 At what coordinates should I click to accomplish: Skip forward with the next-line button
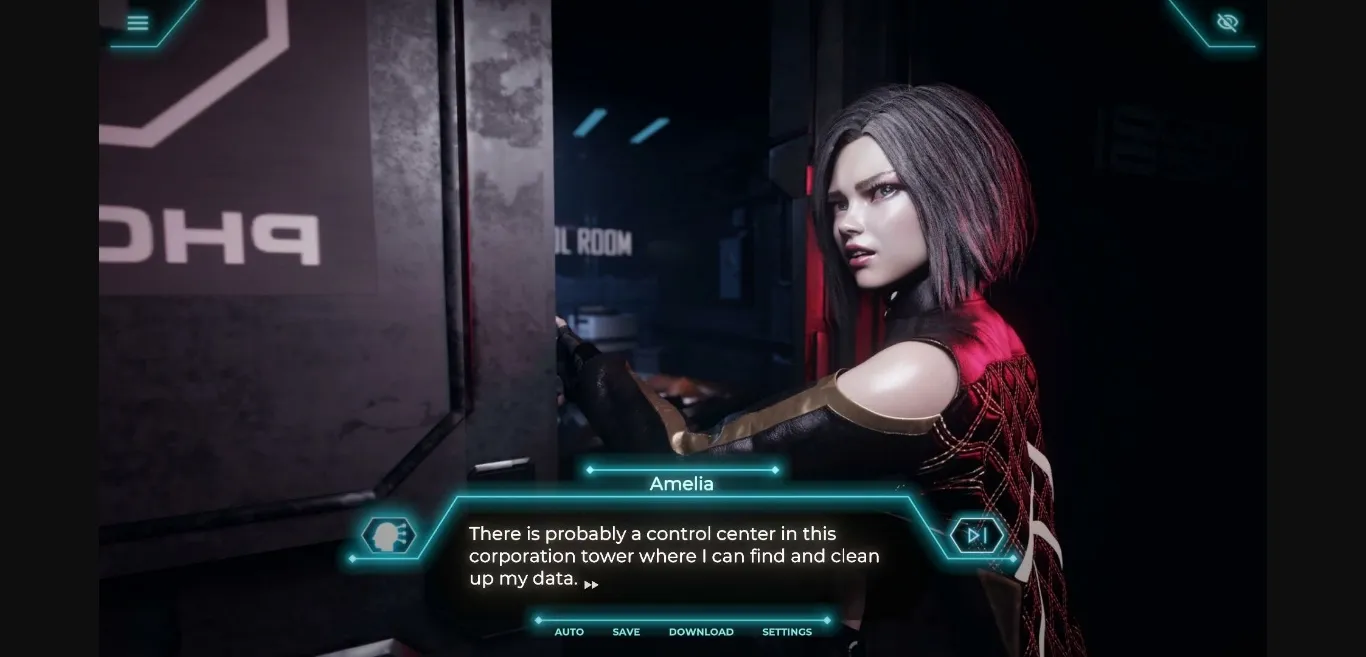[x=977, y=536]
